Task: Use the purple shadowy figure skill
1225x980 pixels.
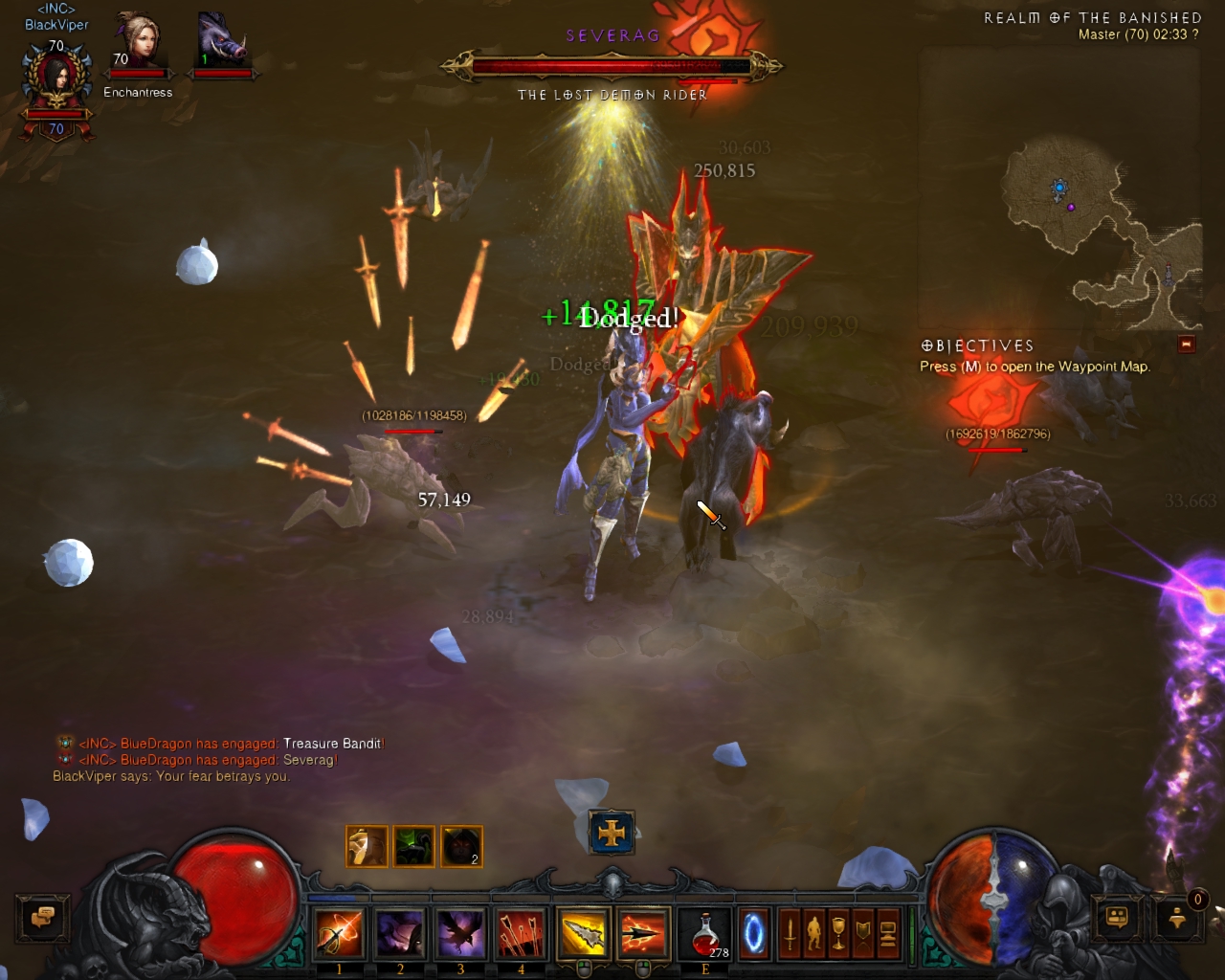Action: [x=400, y=933]
